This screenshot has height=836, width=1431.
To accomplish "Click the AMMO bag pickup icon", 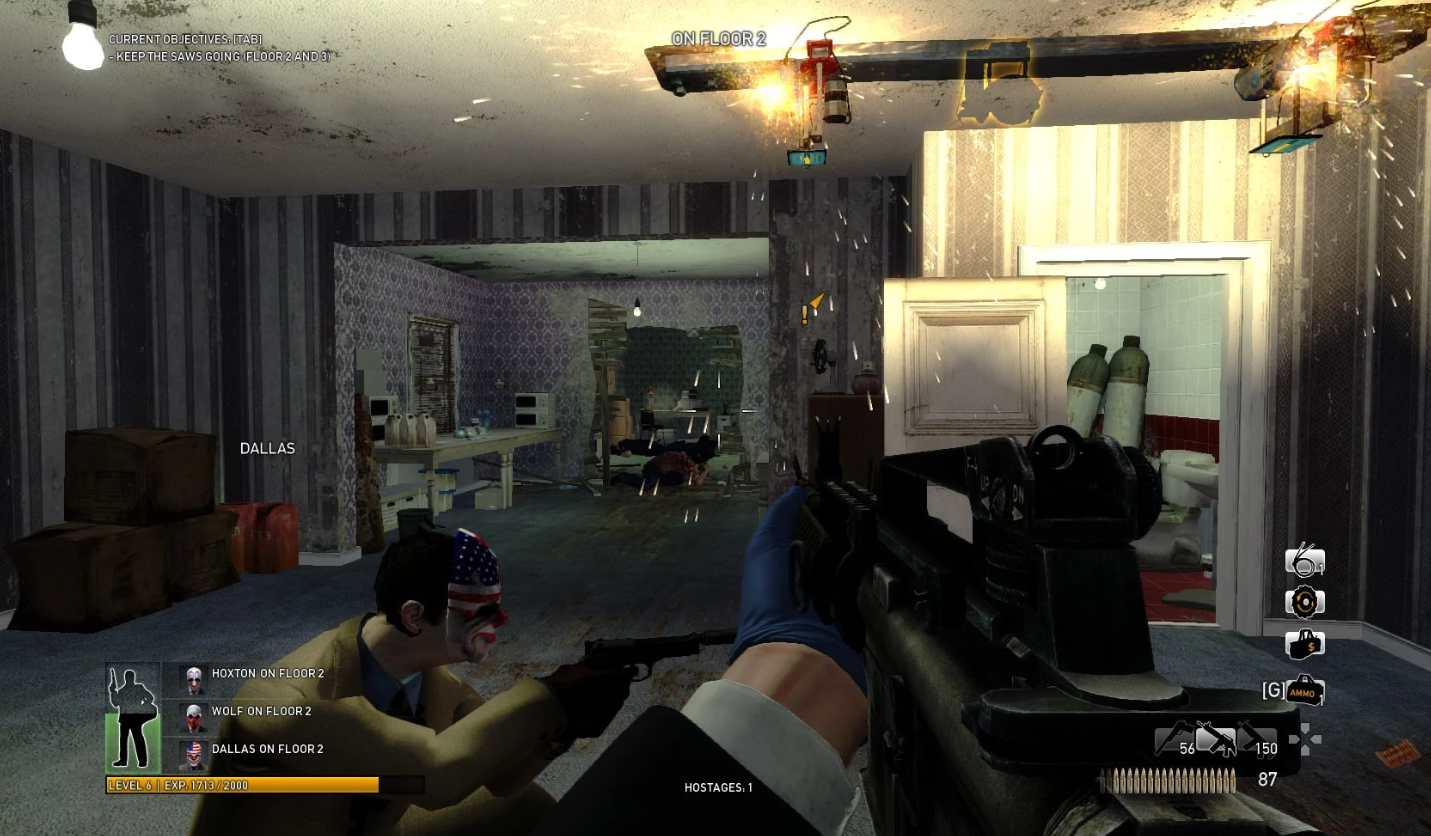I will coord(1303,690).
